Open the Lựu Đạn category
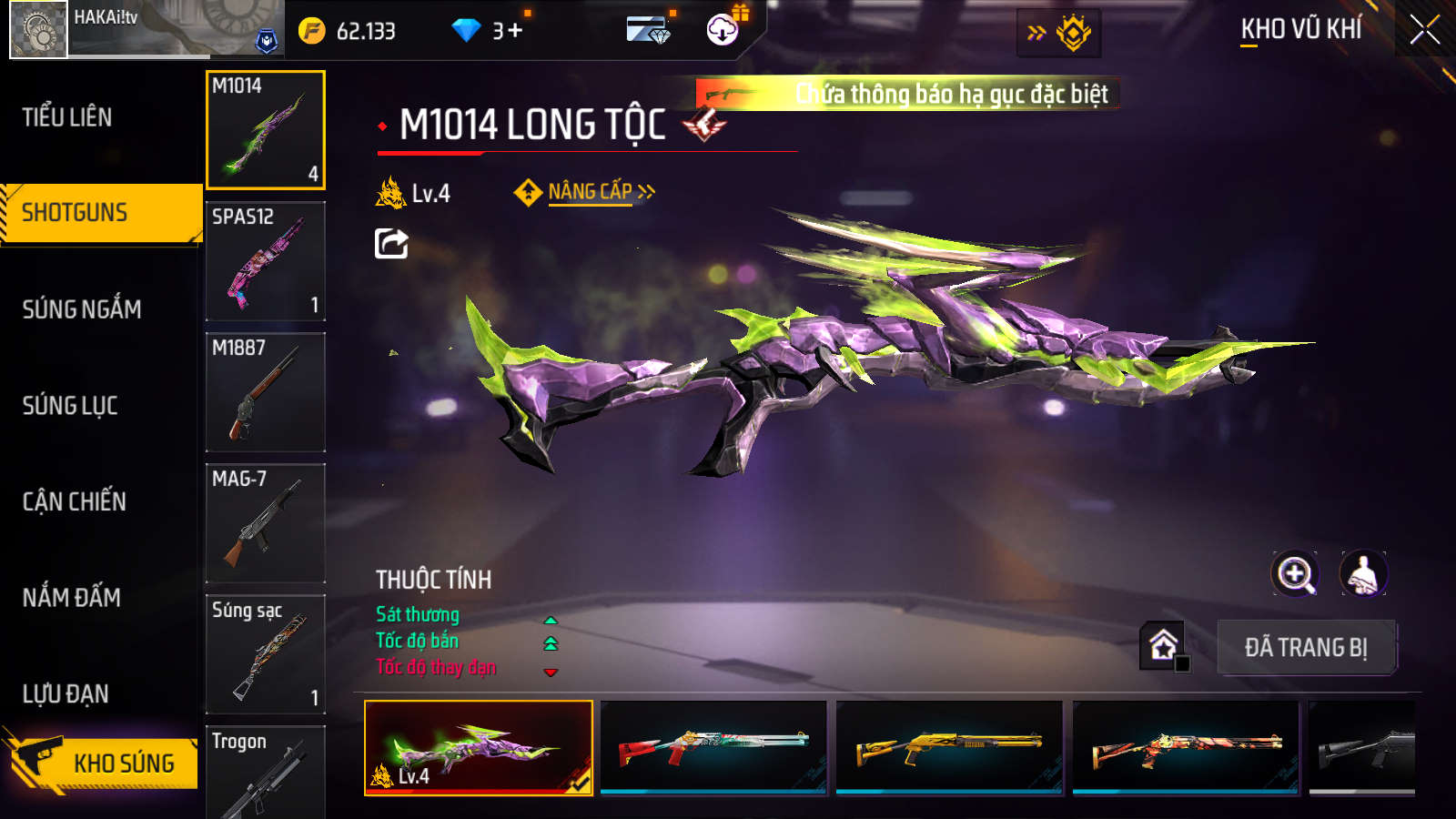The height and width of the screenshot is (819, 1456). coord(66,694)
